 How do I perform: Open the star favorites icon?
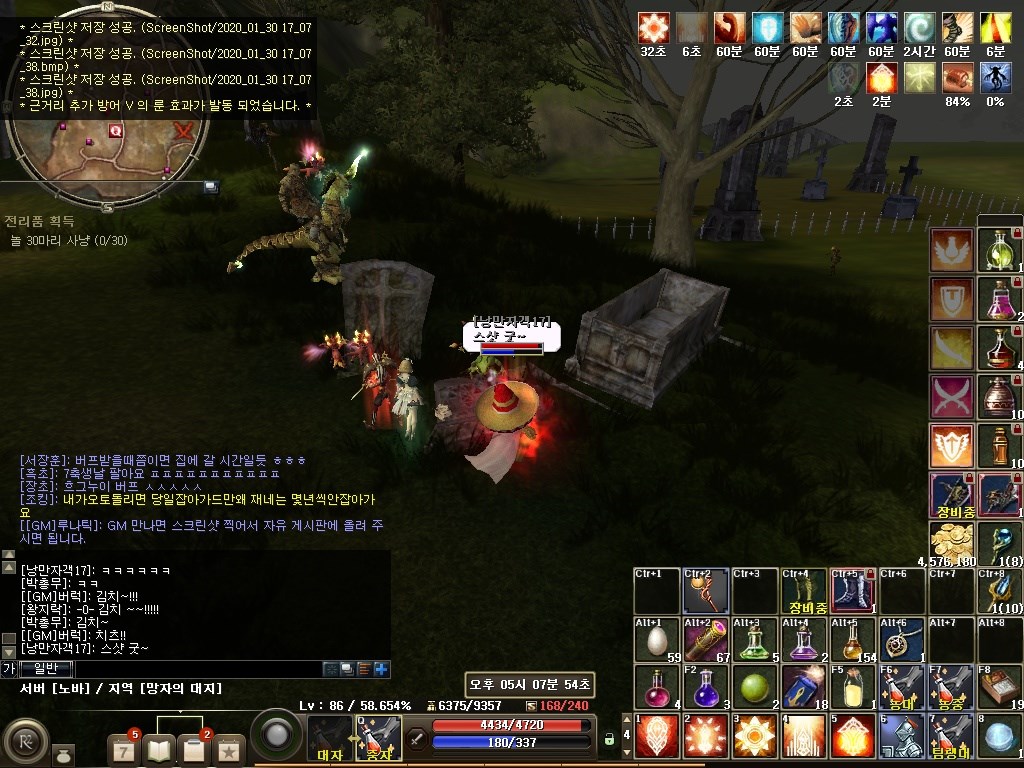pyautogui.click(x=228, y=748)
